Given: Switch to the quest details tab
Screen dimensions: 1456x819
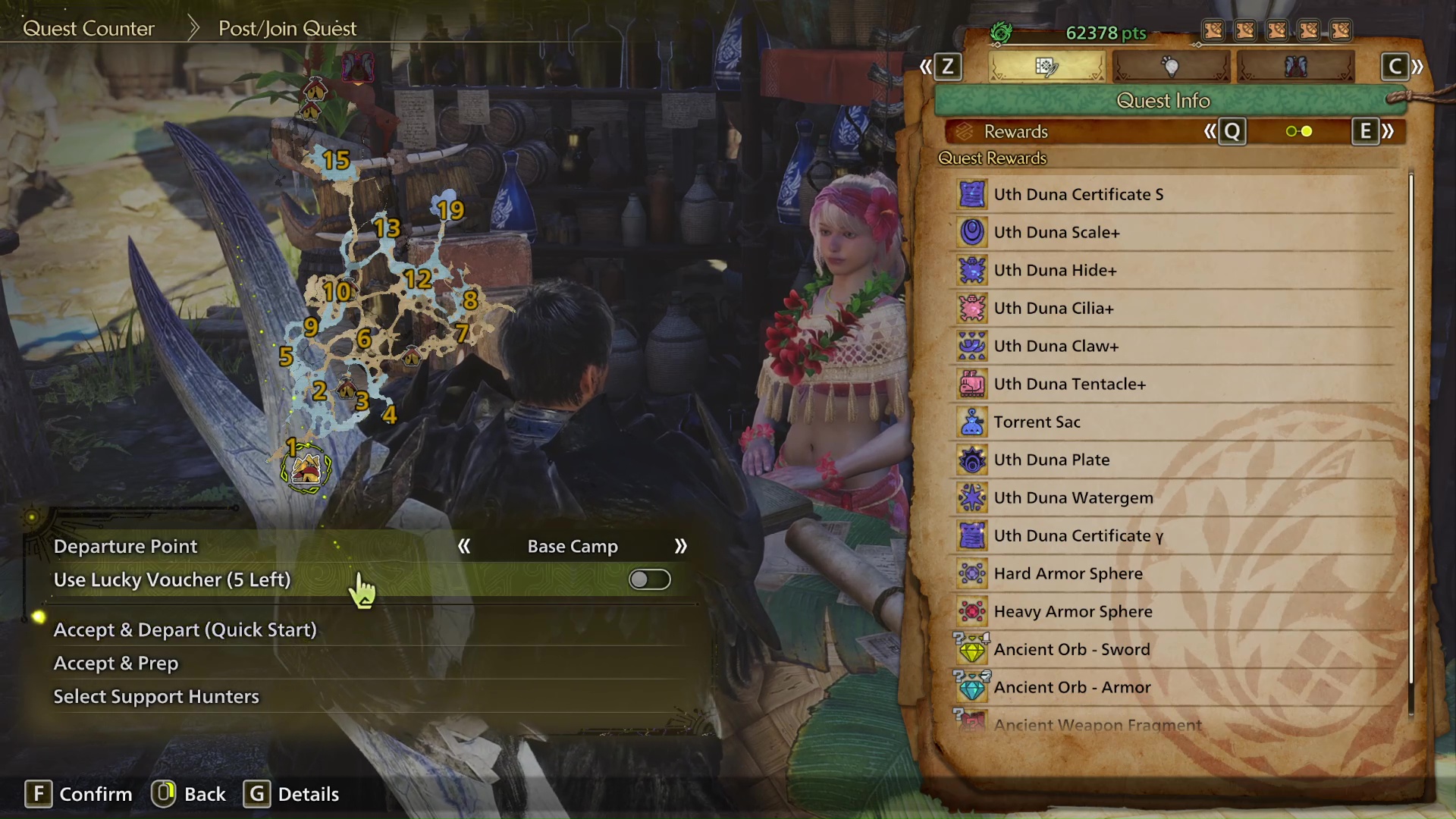Looking at the screenshot, I should click(1046, 67).
